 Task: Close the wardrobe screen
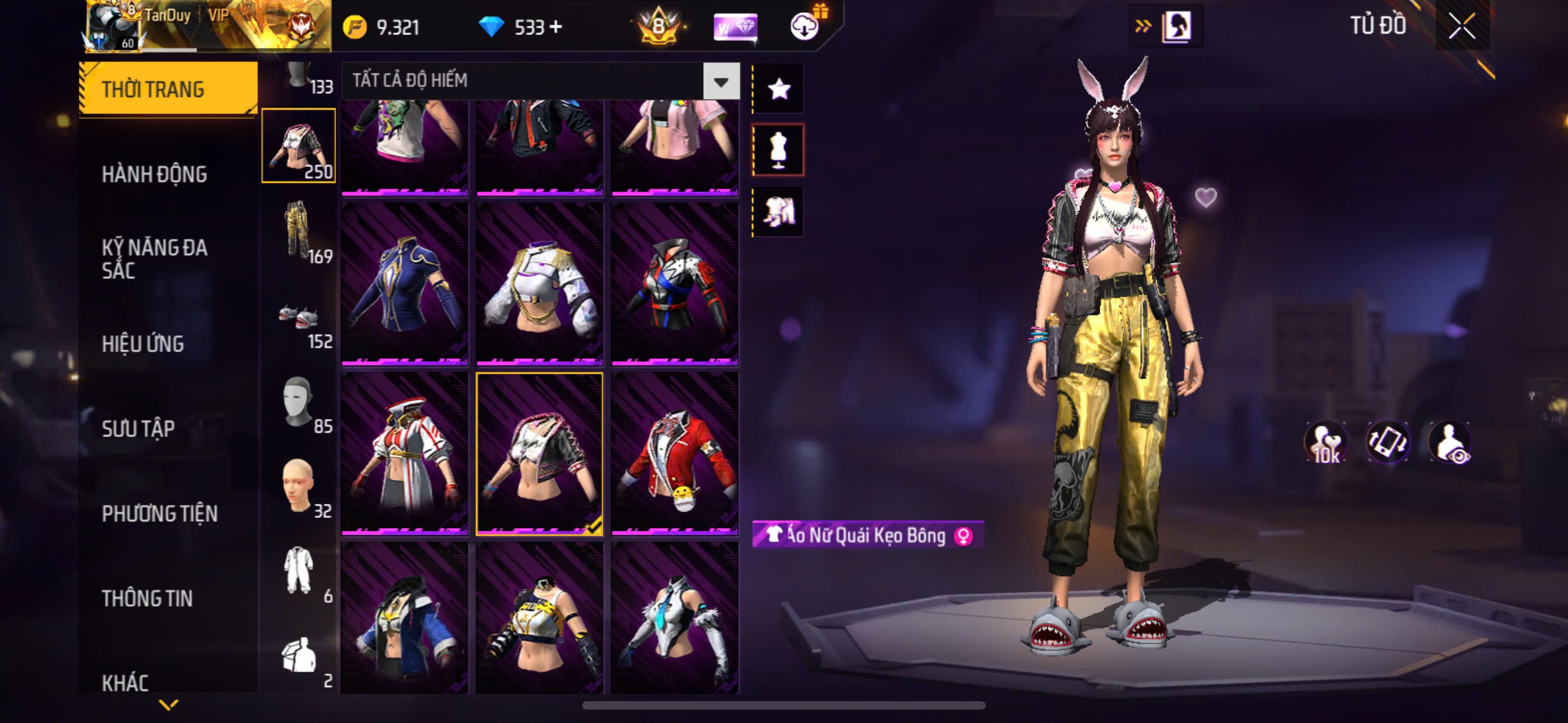[1461, 26]
